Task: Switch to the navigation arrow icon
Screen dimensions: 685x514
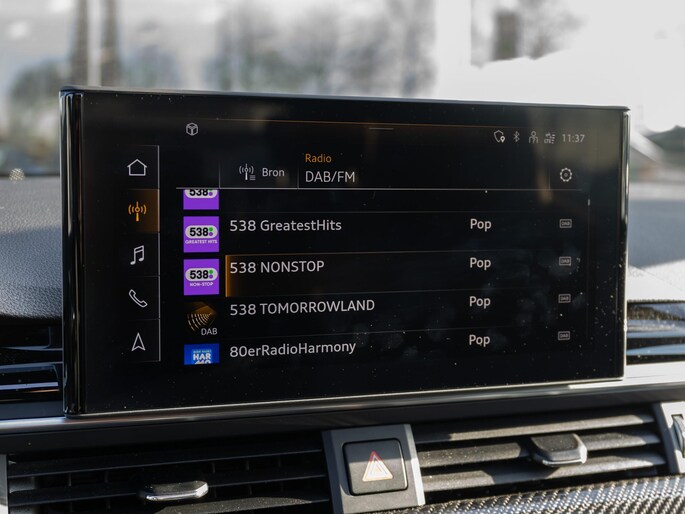Action: tap(138, 342)
